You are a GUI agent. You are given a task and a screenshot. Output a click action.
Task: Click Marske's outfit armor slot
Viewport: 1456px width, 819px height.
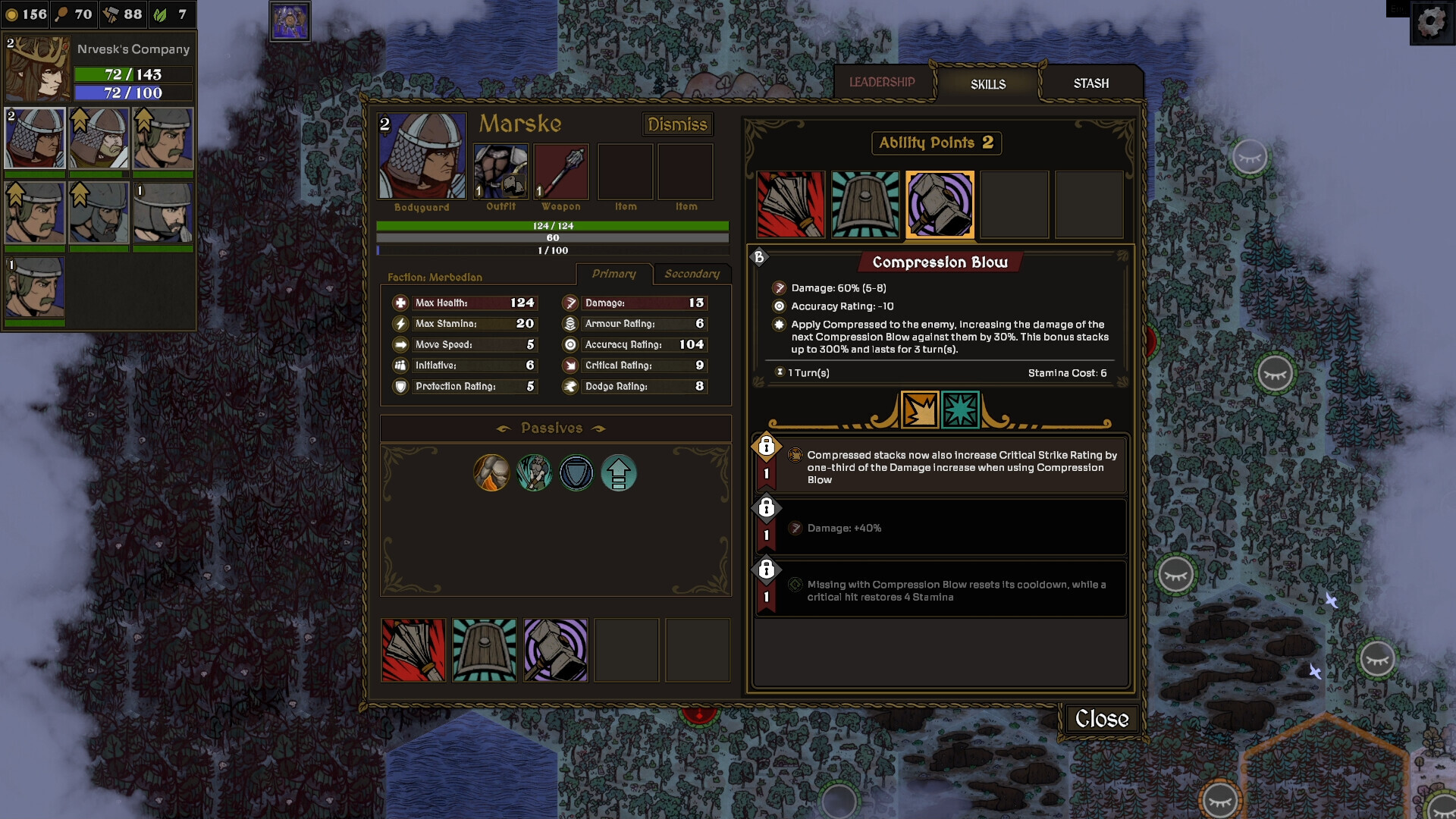click(x=500, y=172)
